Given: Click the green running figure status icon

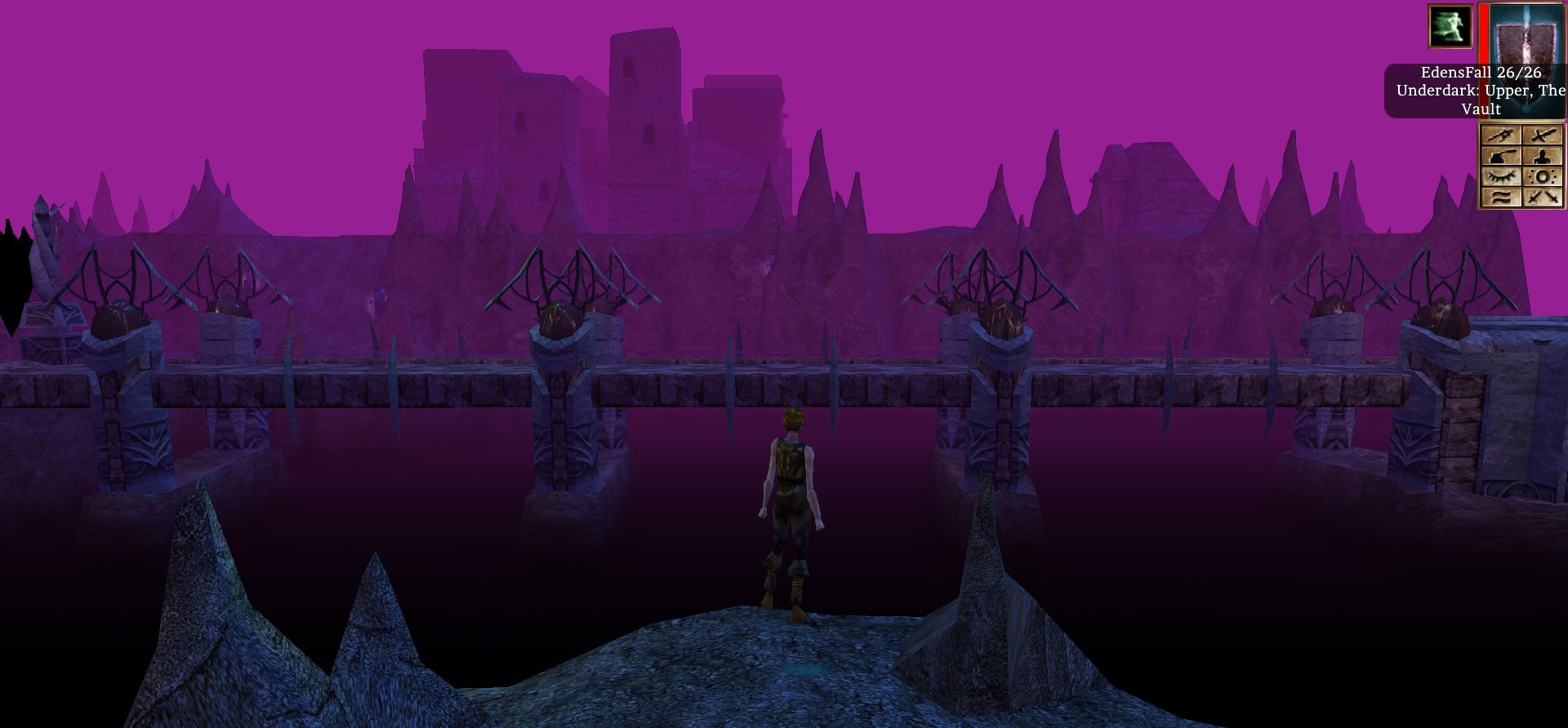Looking at the screenshot, I should click(x=1450, y=26).
